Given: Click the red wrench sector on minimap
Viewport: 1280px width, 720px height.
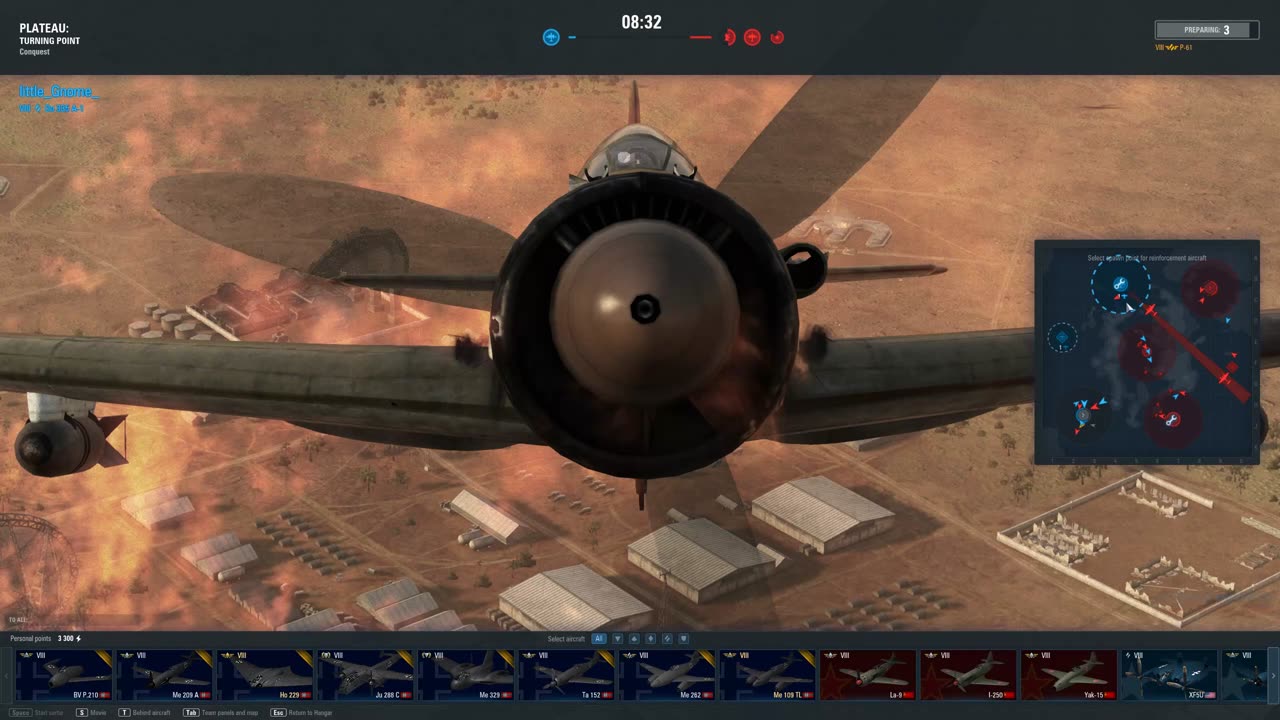Looking at the screenshot, I should pyautogui.click(x=1171, y=420).
